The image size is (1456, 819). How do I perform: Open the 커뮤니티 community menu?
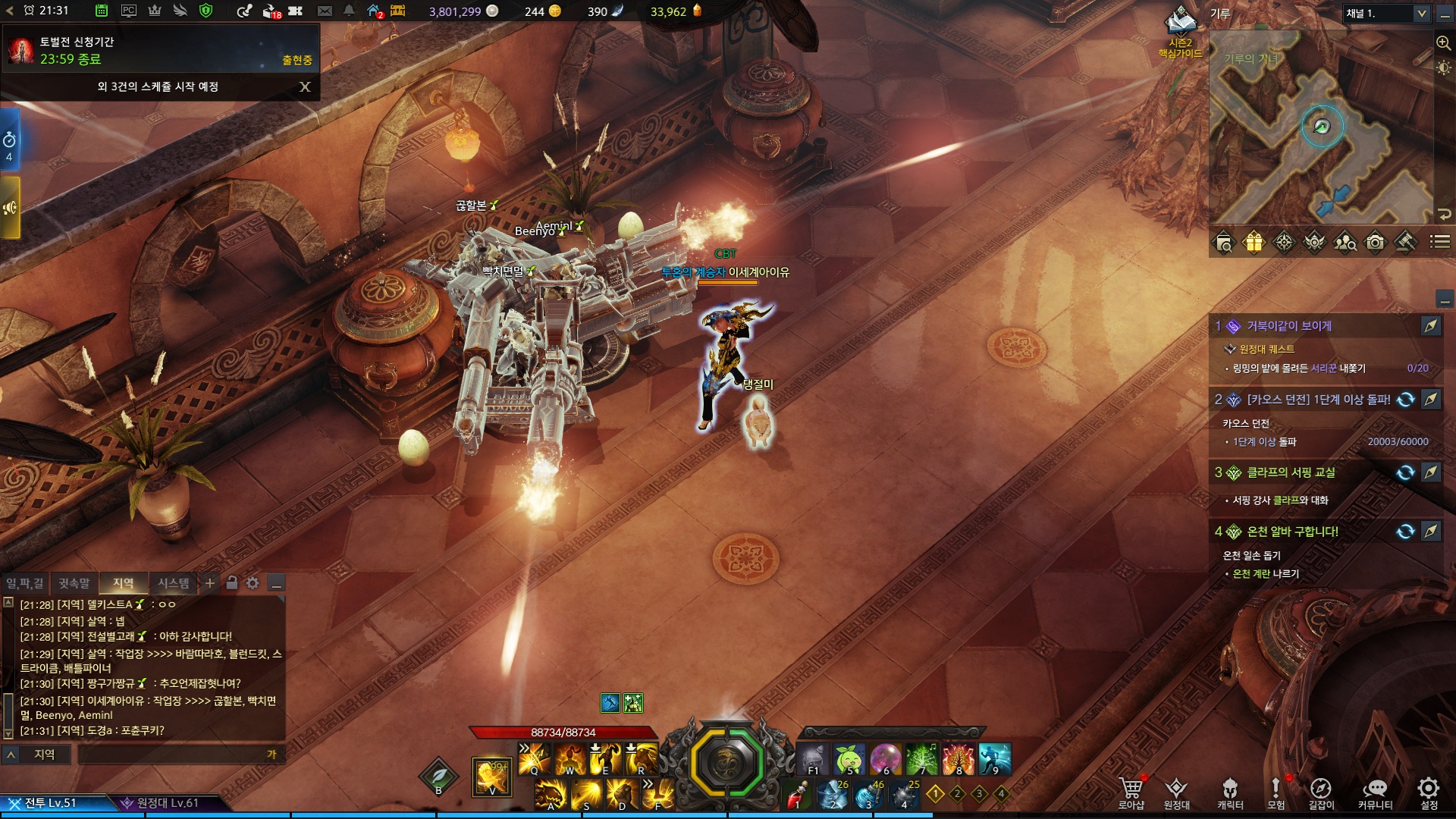tap(1375, 792)
